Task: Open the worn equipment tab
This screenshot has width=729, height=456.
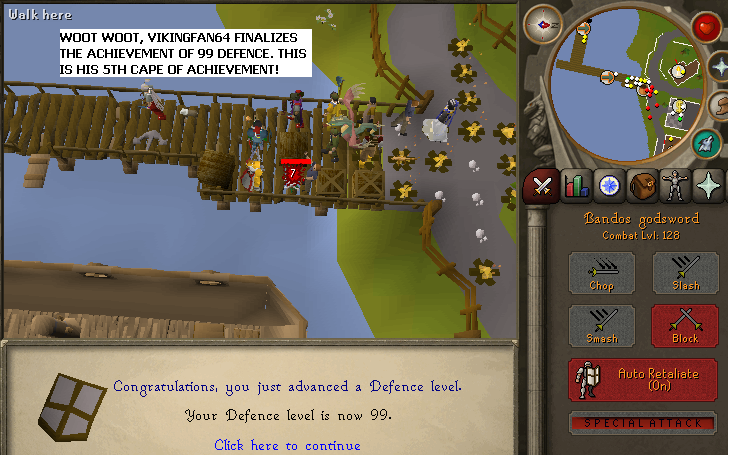Action: 675,185
